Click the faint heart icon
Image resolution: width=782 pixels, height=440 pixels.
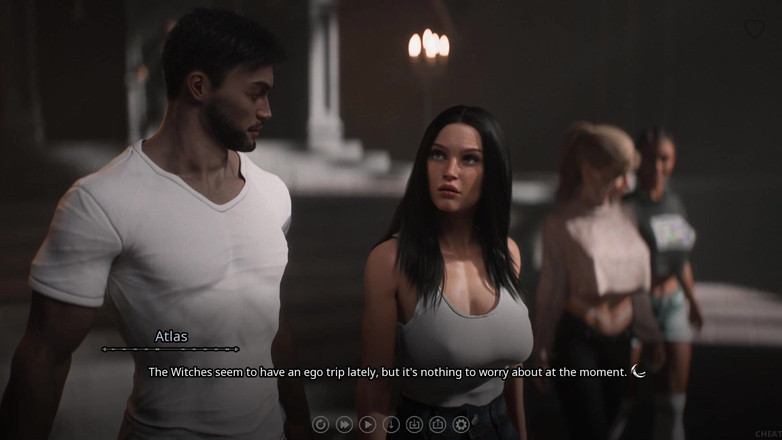[754, 29]
